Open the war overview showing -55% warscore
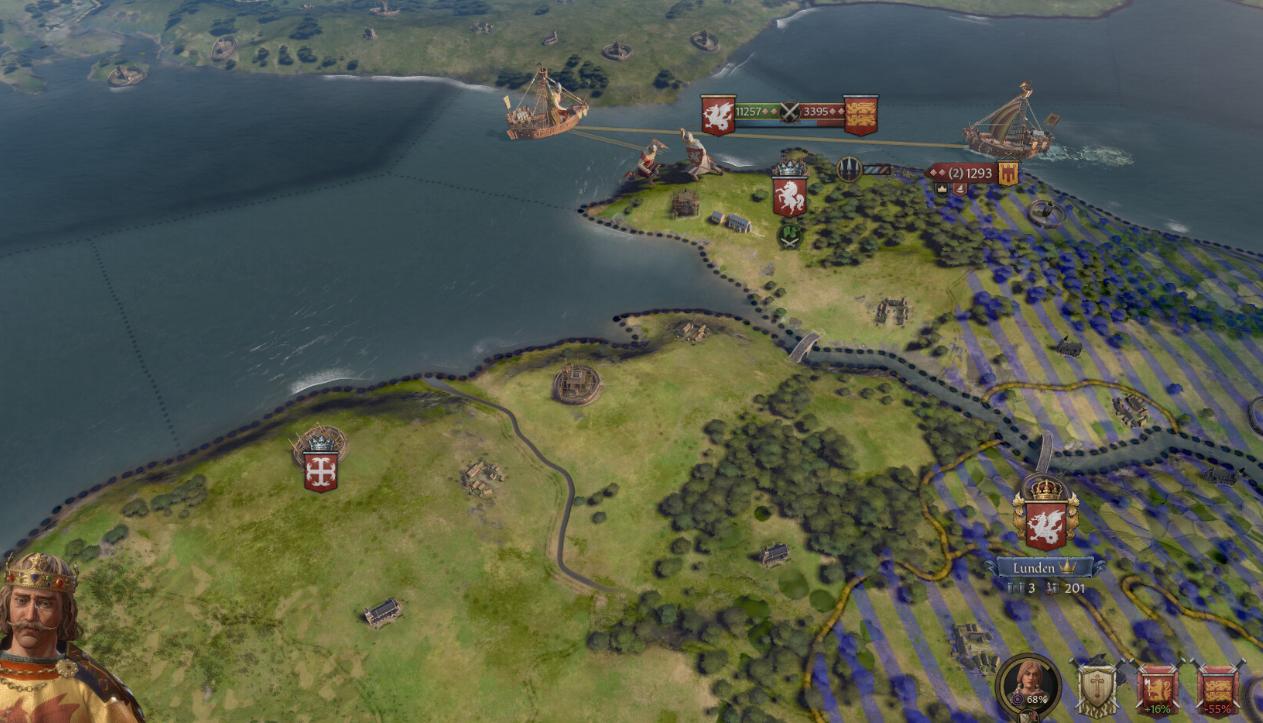 [1218, 689]
